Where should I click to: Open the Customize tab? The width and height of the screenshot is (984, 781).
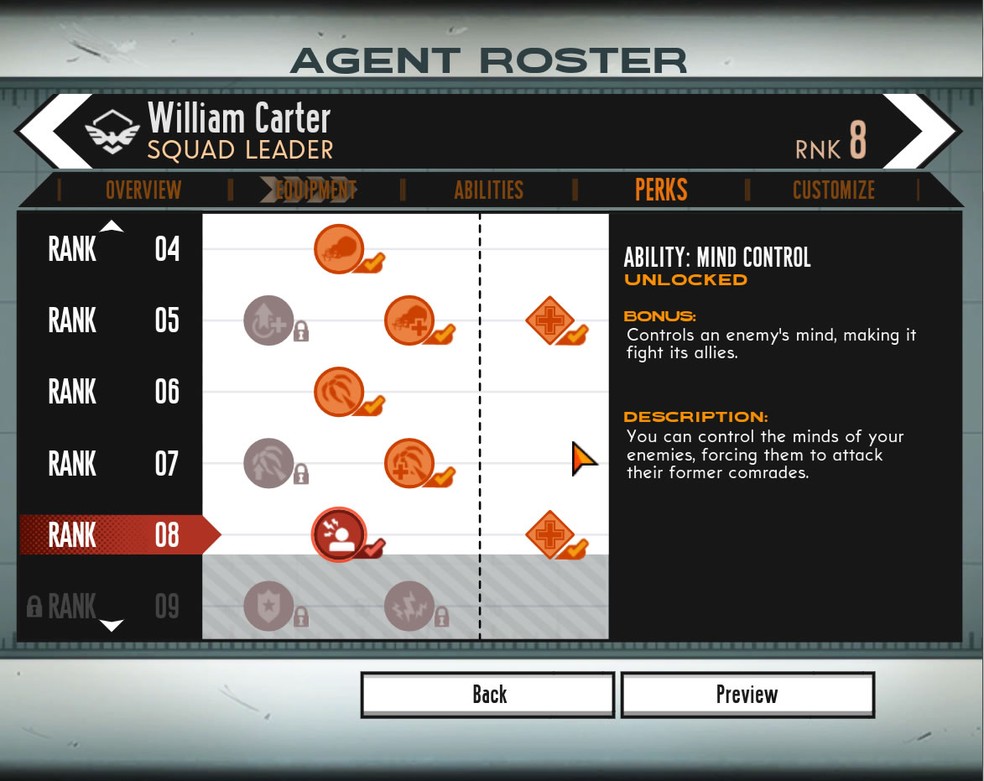click(x=833, y=190)
